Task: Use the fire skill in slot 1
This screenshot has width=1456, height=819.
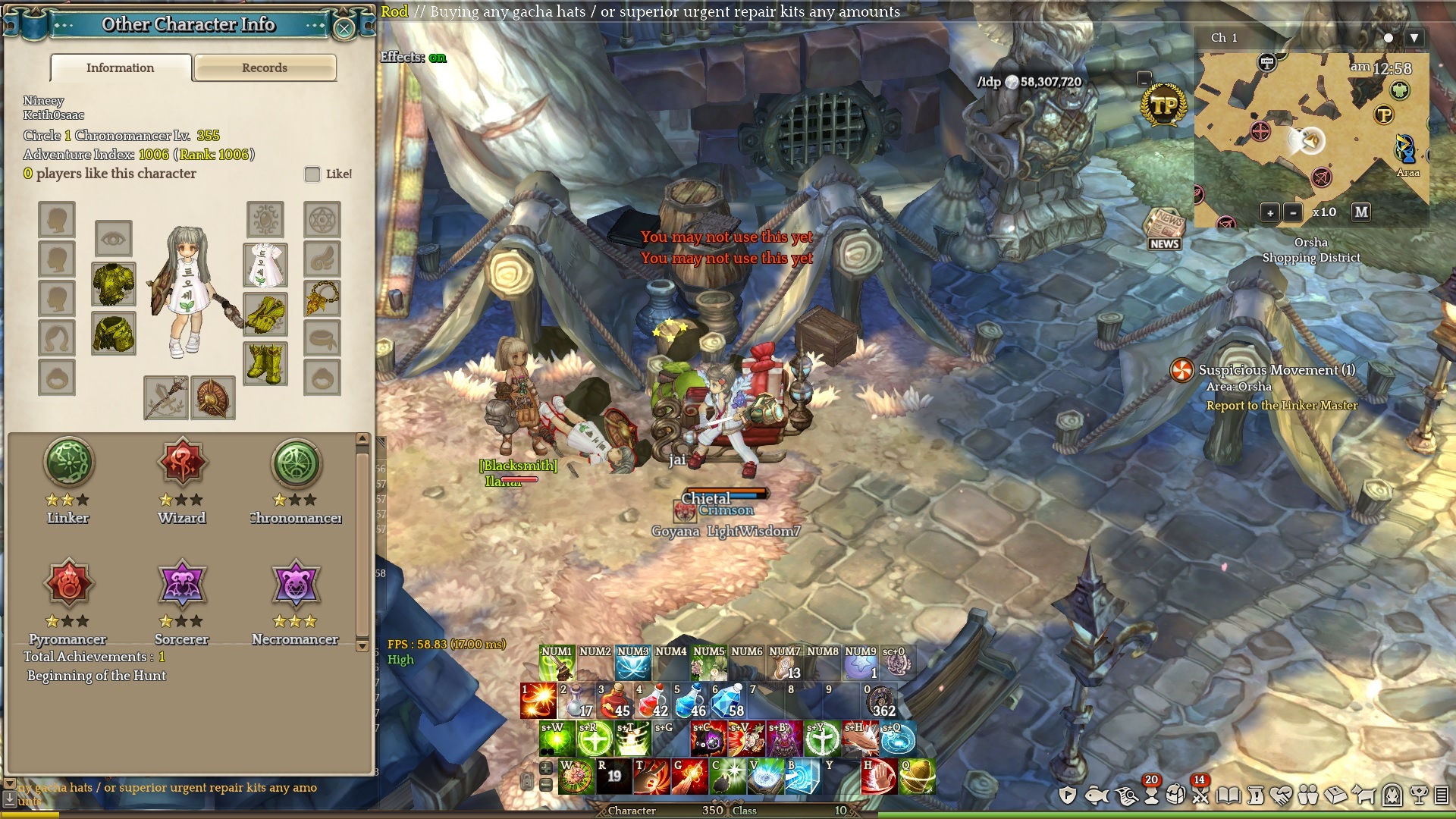Action: click(538, 701)
